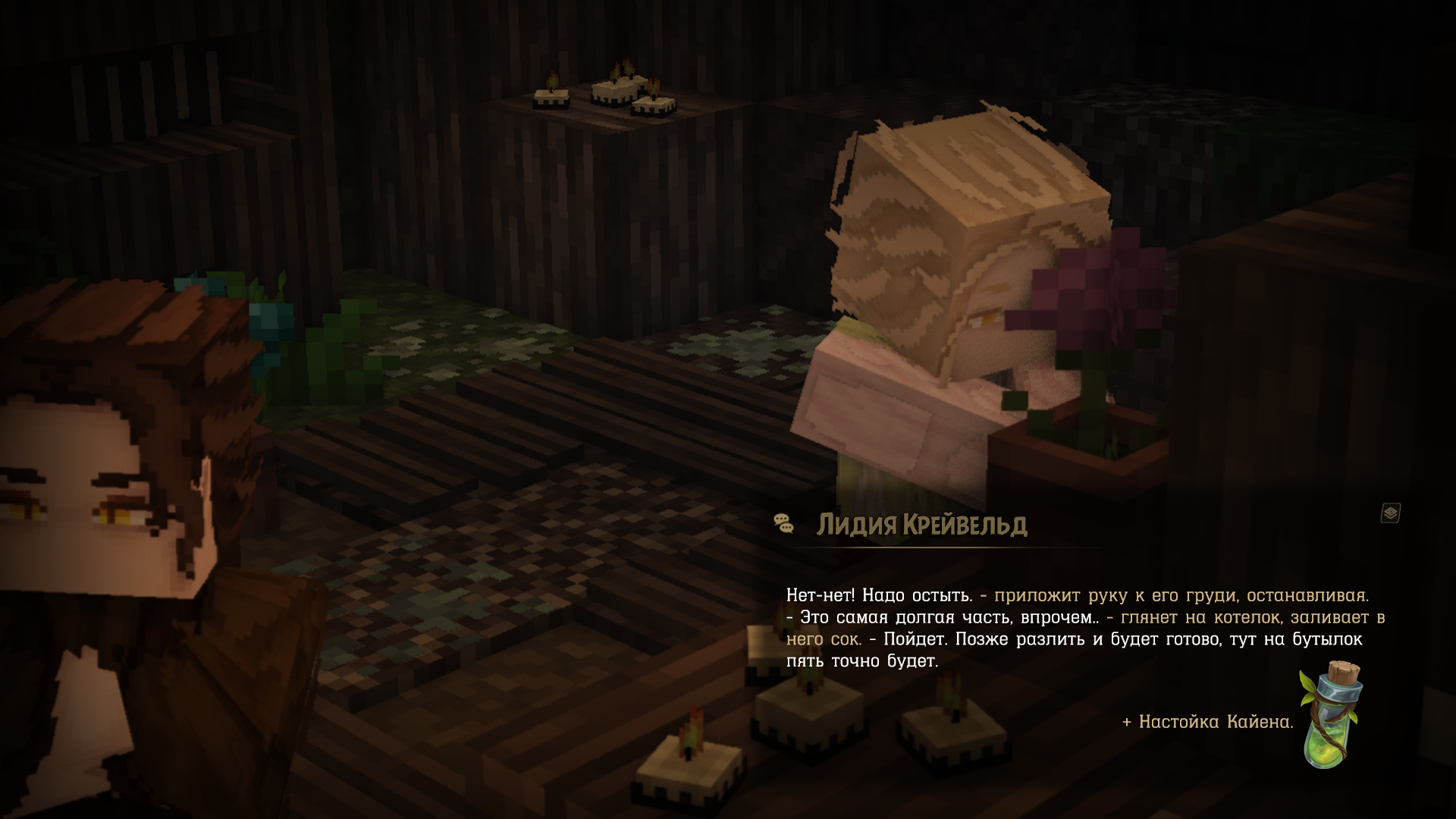
Task: Select the speech bubbles icon beside Лидия Крейвельд
Action: (783, 523)
